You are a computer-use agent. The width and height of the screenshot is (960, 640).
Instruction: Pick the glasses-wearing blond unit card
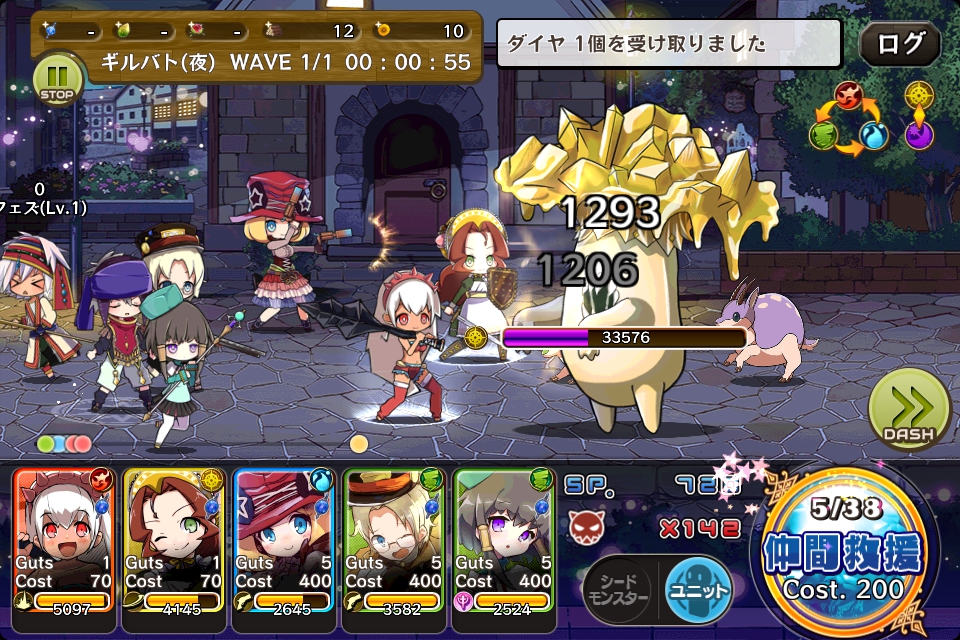(x=394, y=540)
